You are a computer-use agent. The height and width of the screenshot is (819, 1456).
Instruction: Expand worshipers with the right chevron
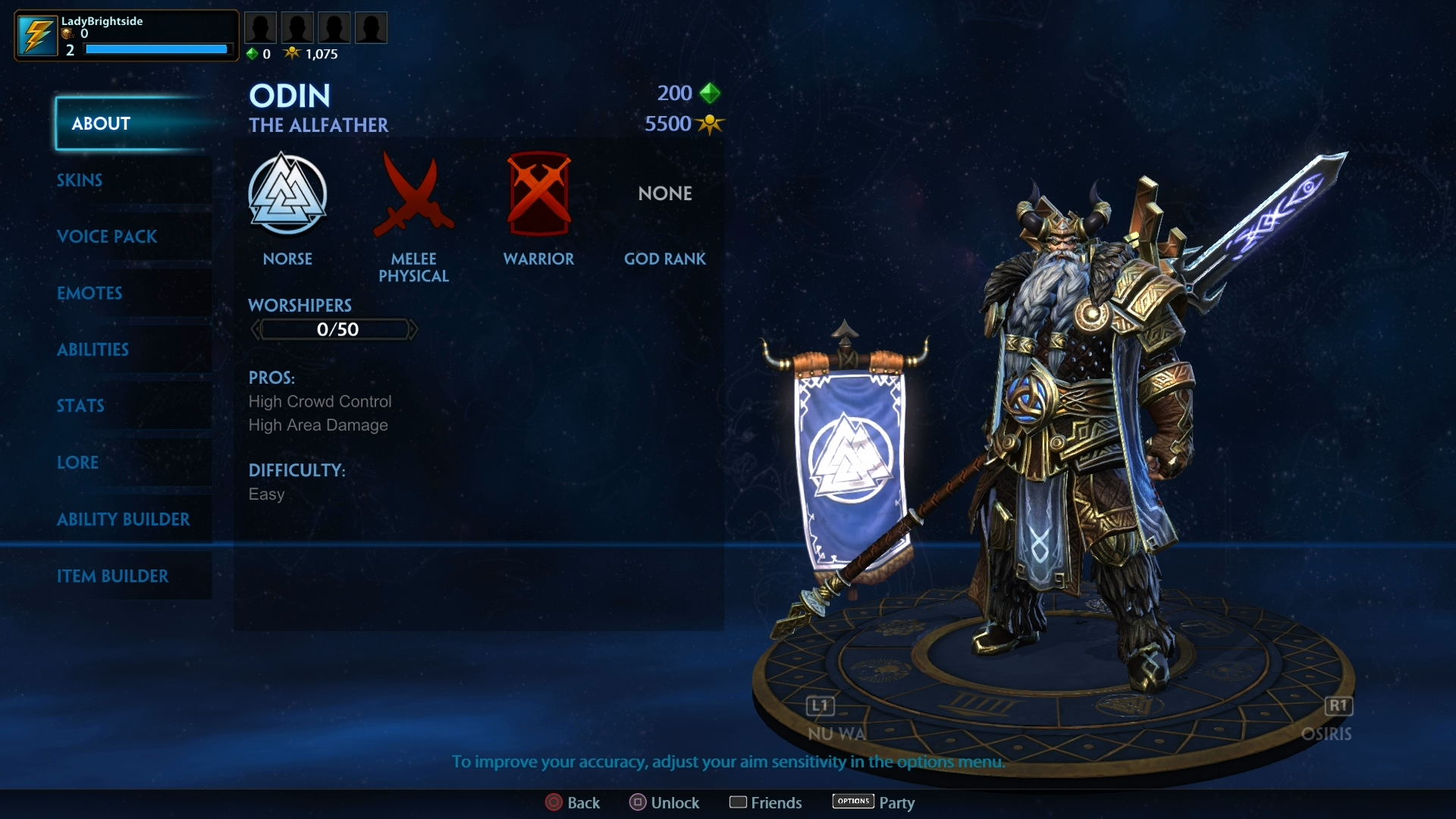pyautogui.click(x=413, y=329)
